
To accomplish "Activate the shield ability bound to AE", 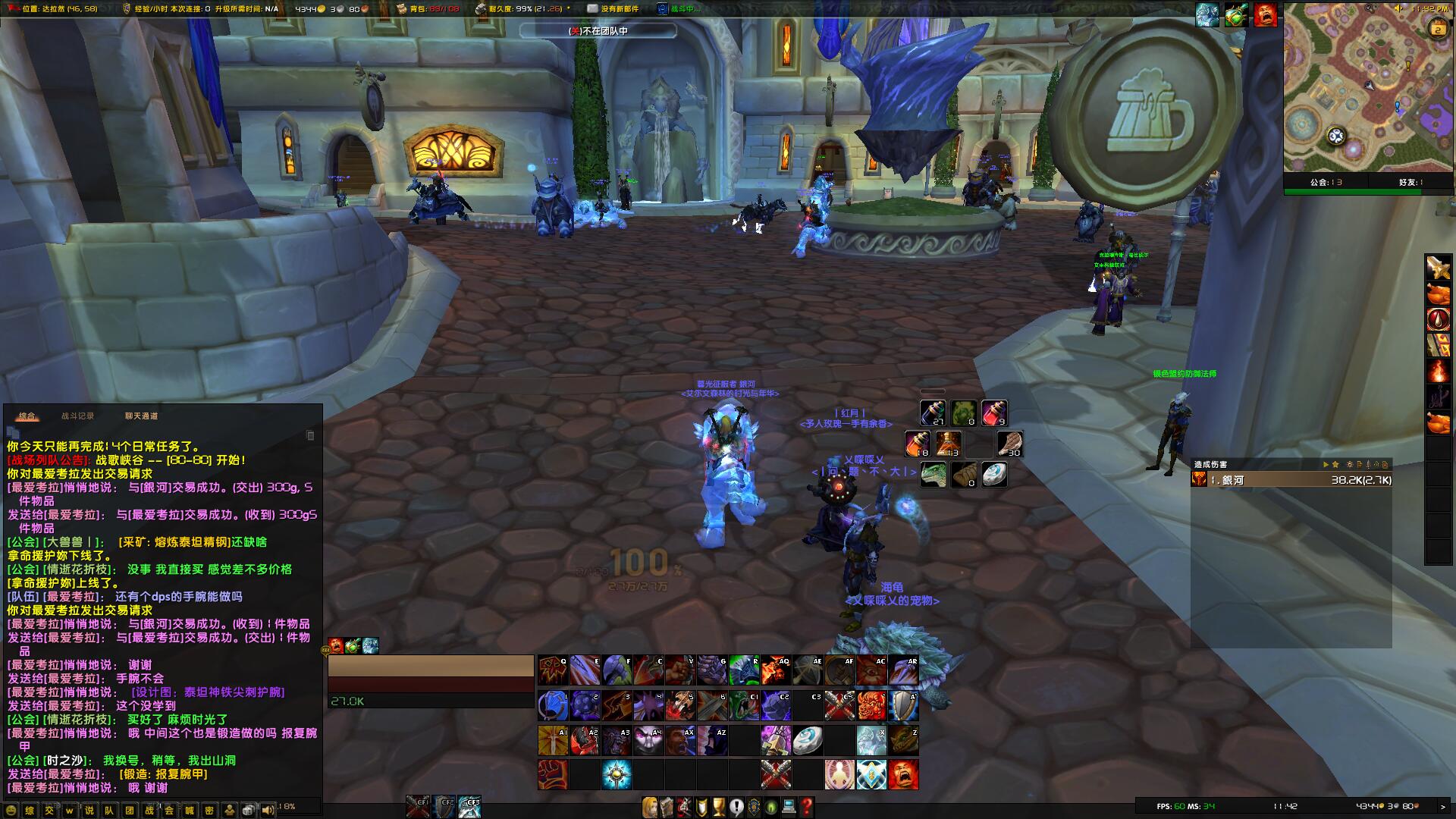I will (x=808, y=671).
